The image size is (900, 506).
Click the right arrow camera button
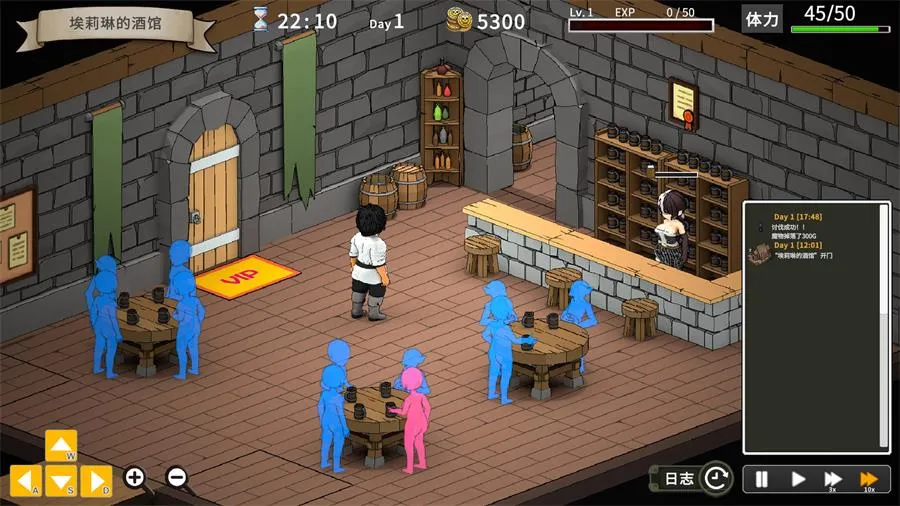tap(96, 481)
